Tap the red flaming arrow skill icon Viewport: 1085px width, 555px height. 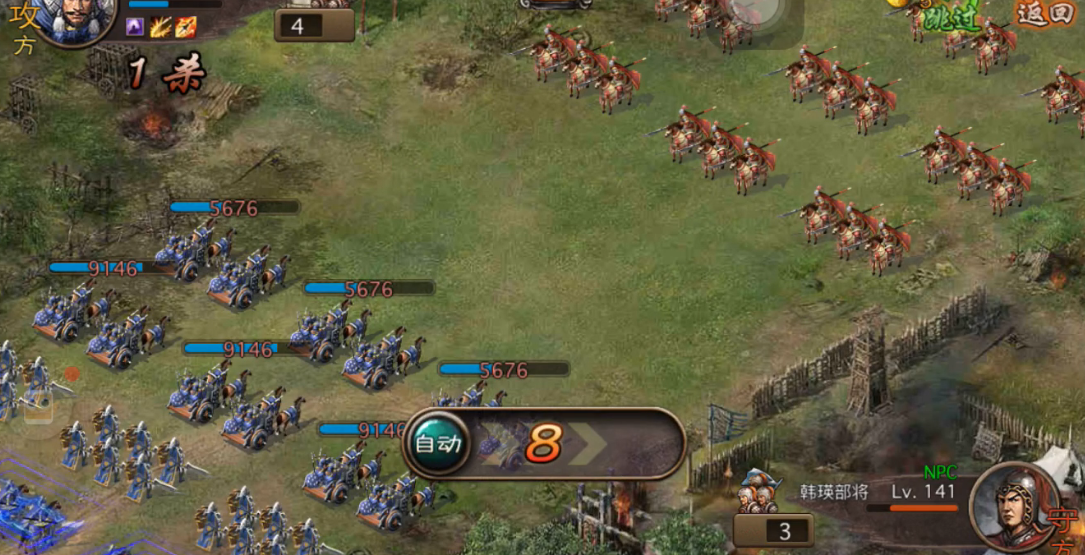(x=186, y=27)
